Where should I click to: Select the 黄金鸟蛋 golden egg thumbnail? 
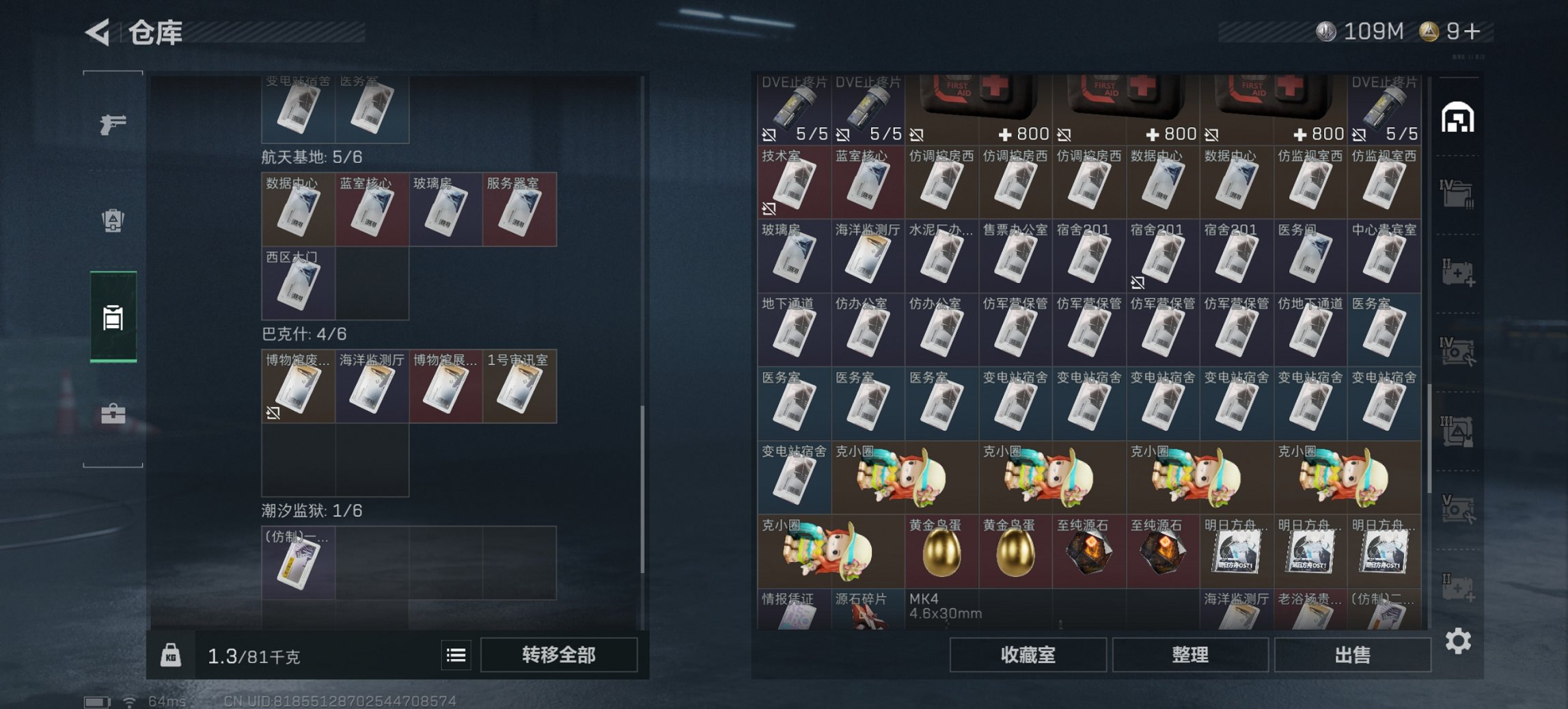point(941,554)
